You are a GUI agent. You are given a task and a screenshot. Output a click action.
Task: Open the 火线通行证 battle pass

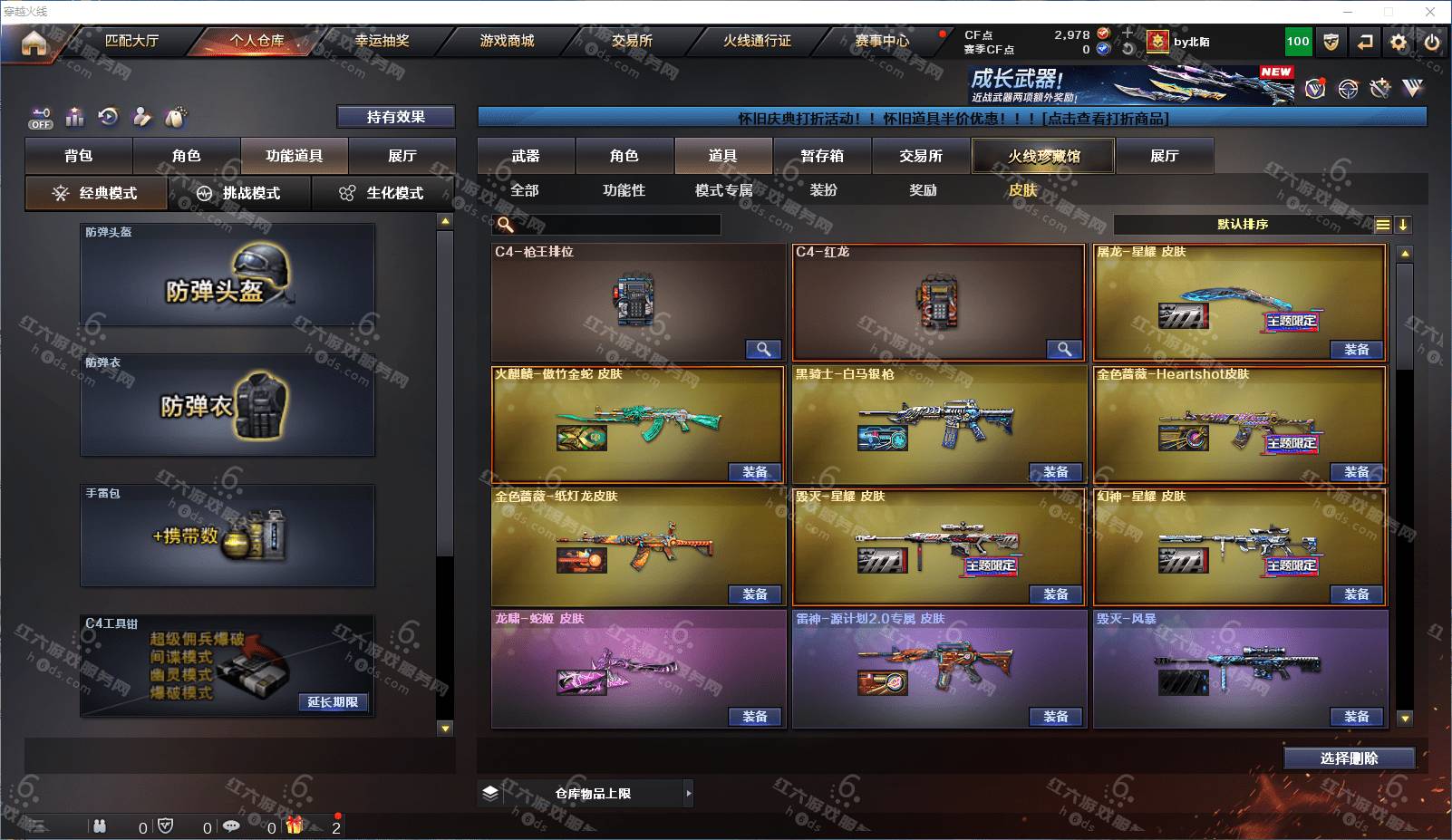pos(757,41)
